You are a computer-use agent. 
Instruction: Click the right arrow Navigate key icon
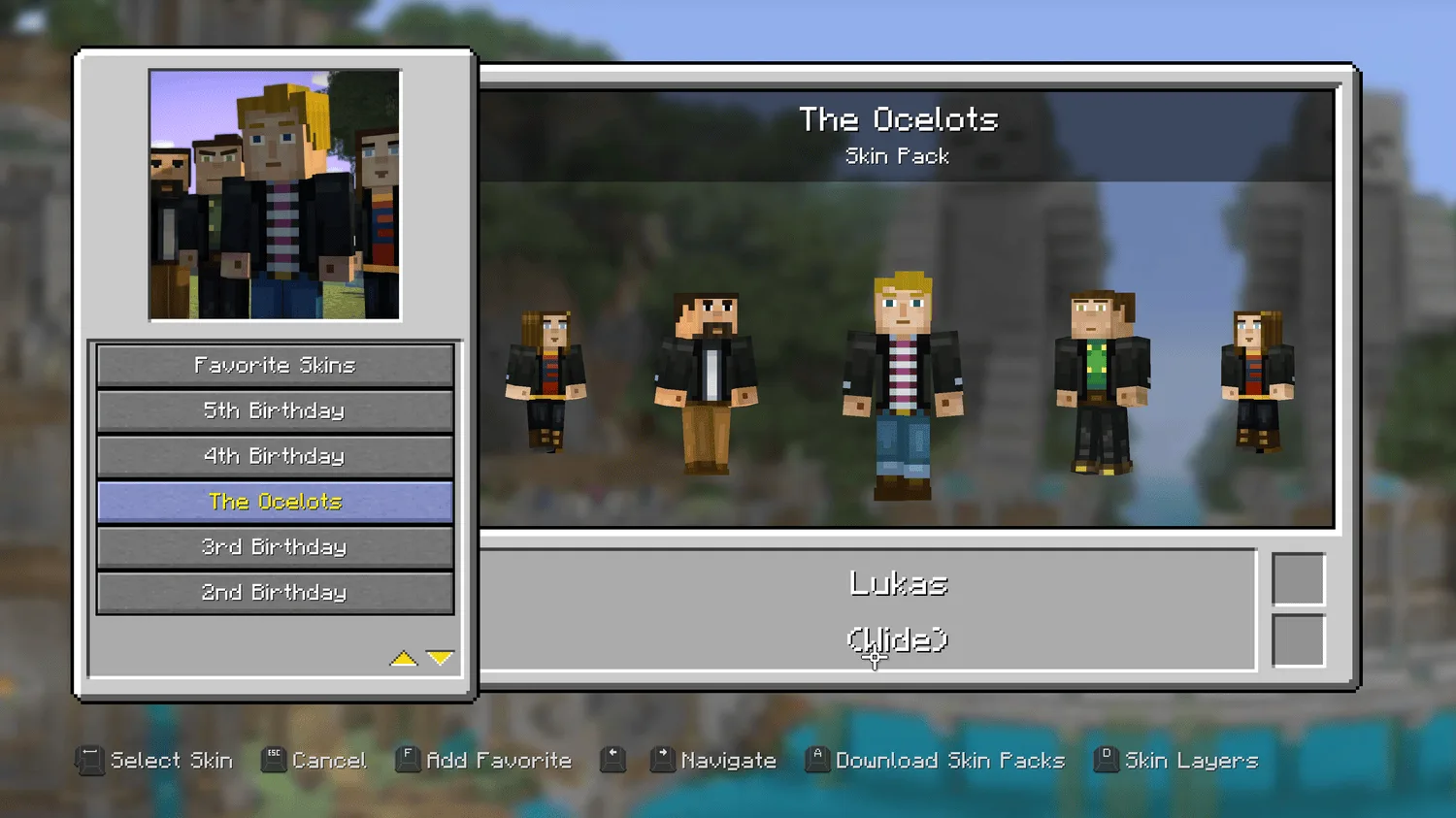(x=664, y=760)
